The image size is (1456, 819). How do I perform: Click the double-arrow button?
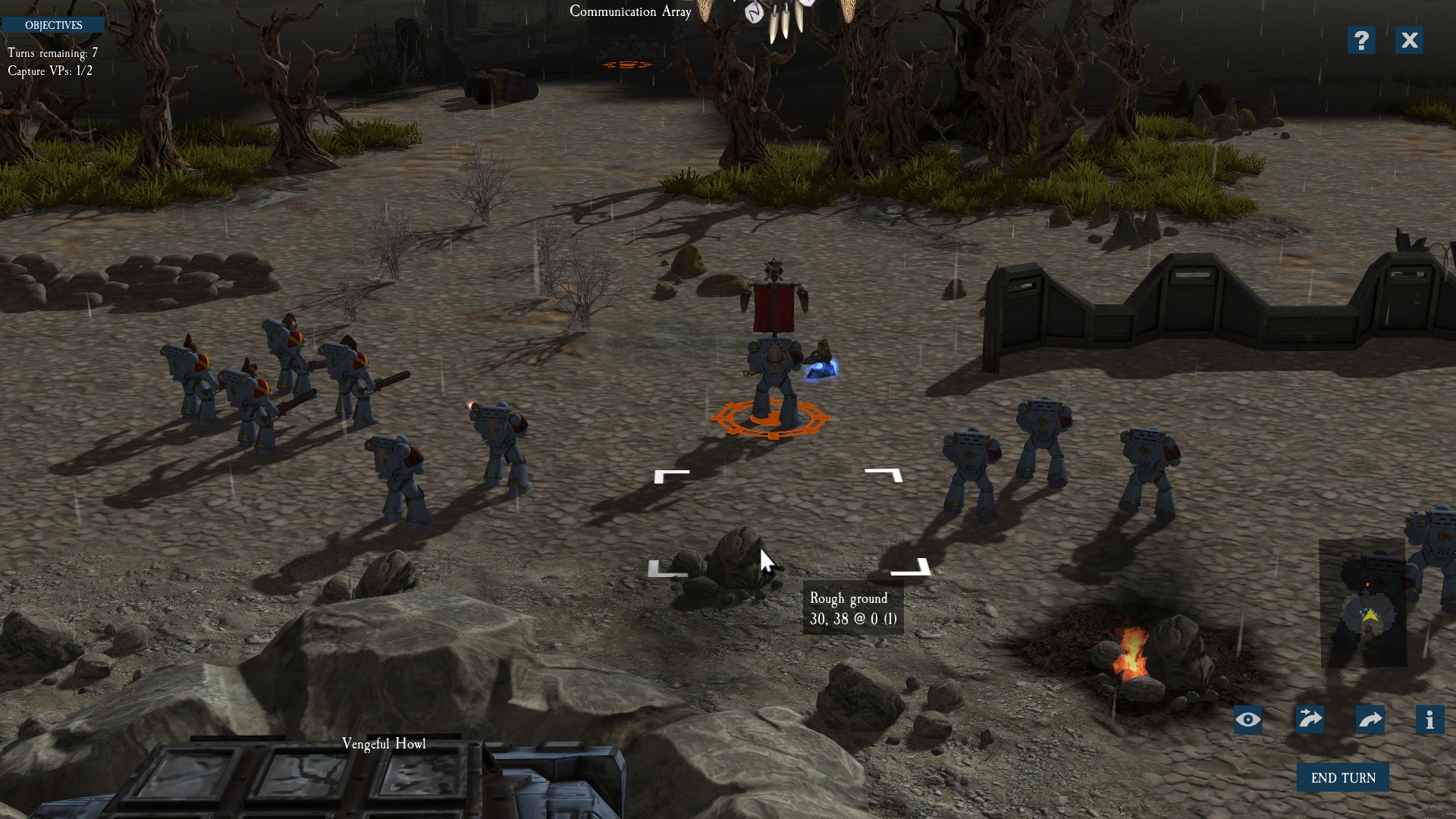[x=1310, y=719]
